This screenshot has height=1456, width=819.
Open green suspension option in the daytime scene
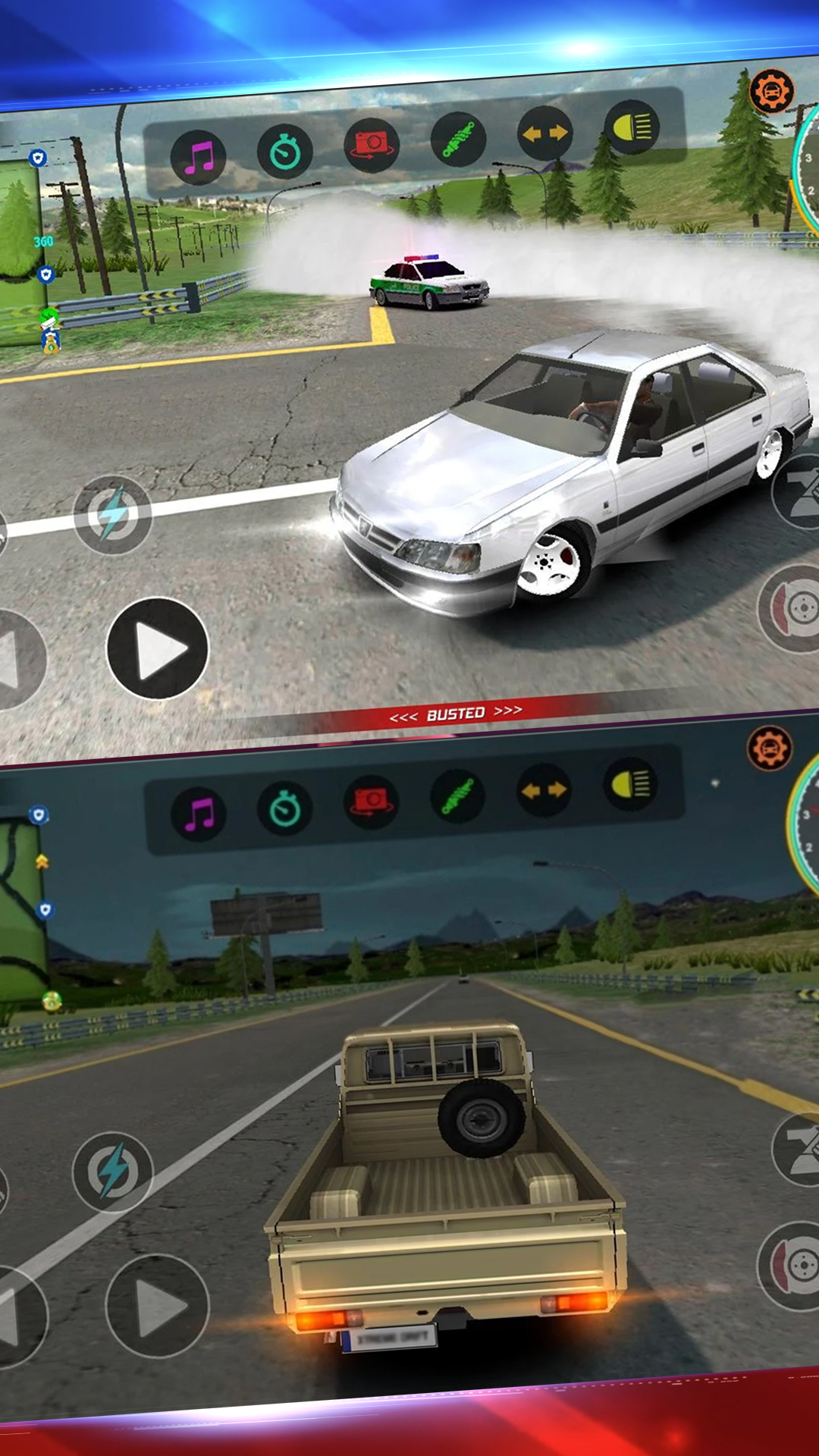click(x=458, y=139)
